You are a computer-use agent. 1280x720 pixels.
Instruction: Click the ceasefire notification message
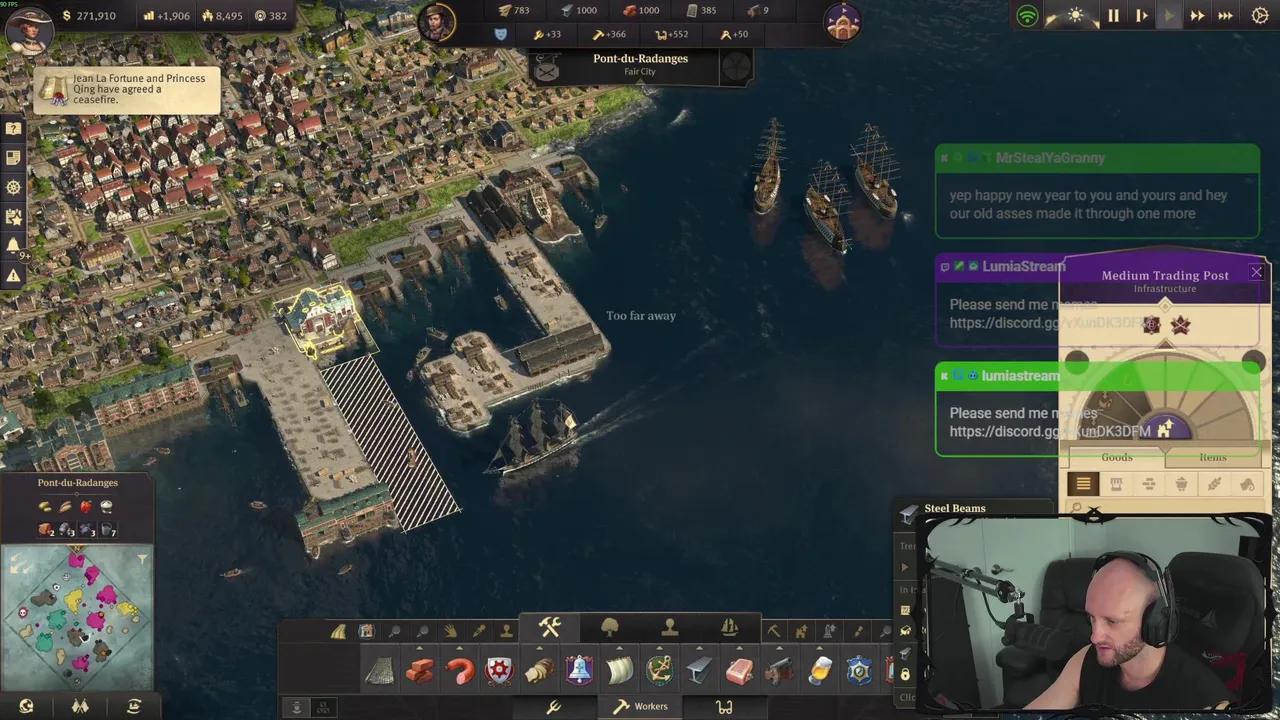pos(127,89)
